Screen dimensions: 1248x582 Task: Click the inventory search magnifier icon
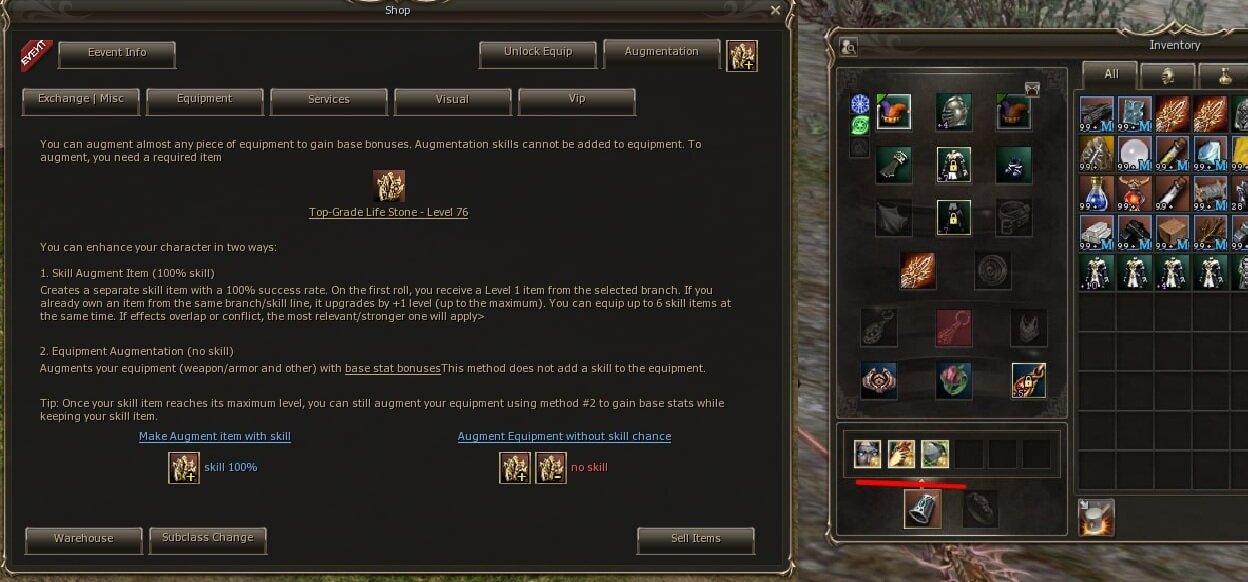tap(848, 46)
